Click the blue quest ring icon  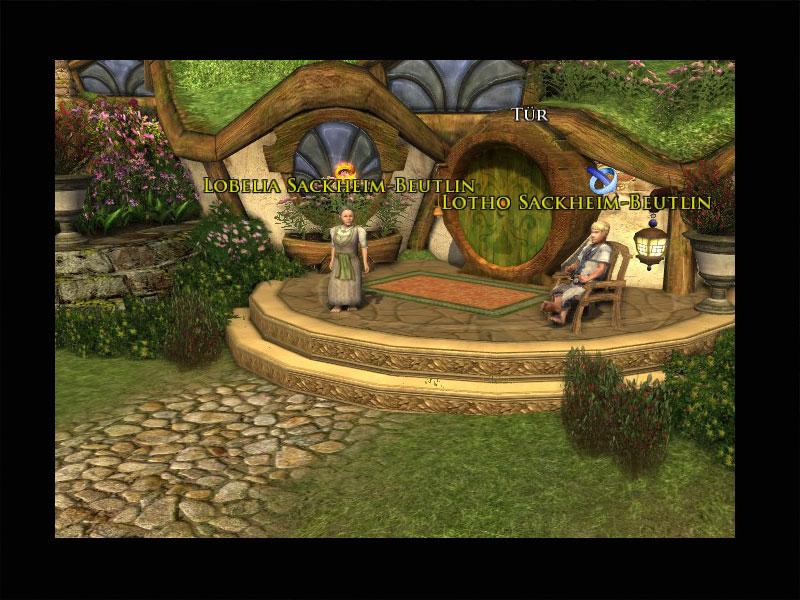click(602, 180)
